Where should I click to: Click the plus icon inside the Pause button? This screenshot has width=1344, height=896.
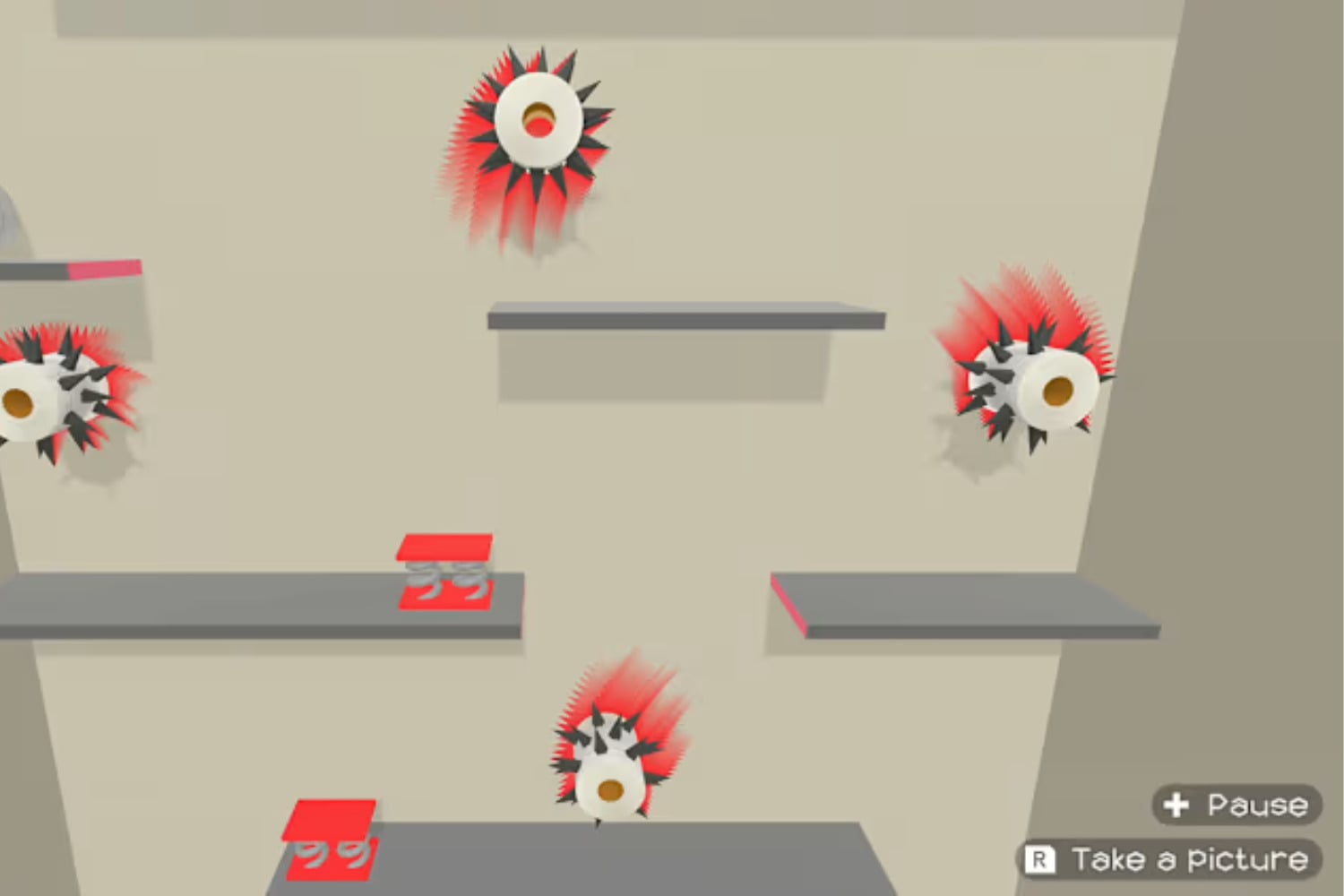pyautogui.click(x=1176, y=804)
